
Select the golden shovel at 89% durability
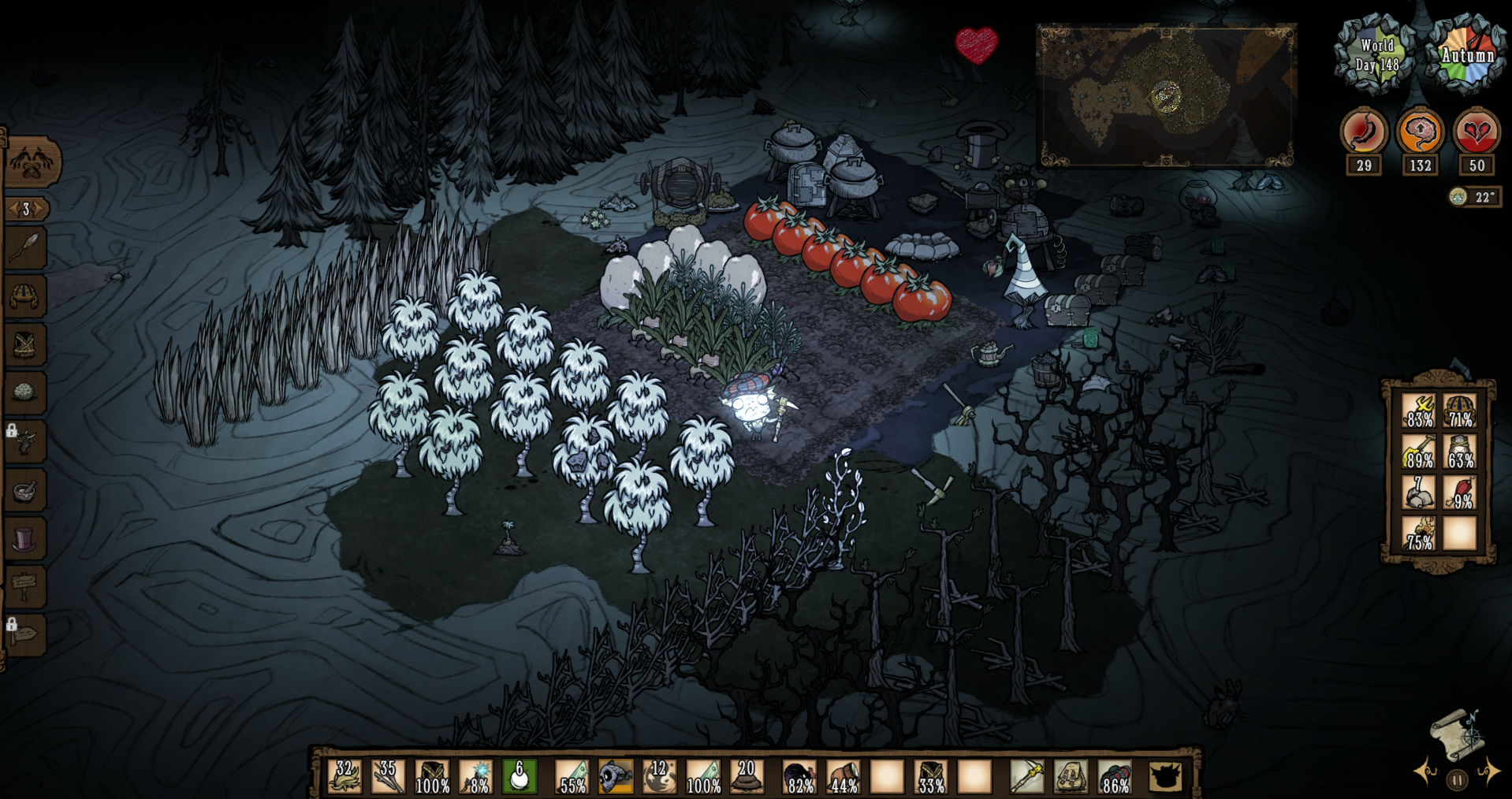tap(1418, 452)
